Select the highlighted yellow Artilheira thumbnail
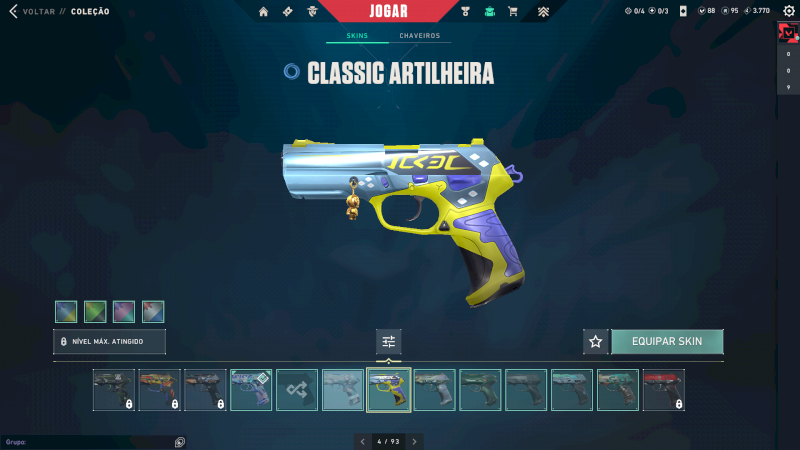The height and width of the screenshot is (450, 800). pyautogui.click(x=389, y=390)
